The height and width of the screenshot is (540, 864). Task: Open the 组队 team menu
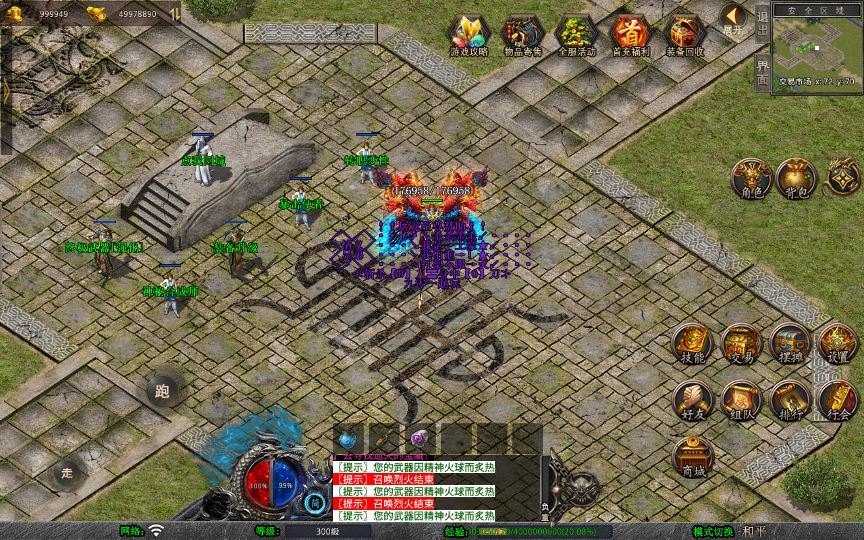tap(741, 400)
